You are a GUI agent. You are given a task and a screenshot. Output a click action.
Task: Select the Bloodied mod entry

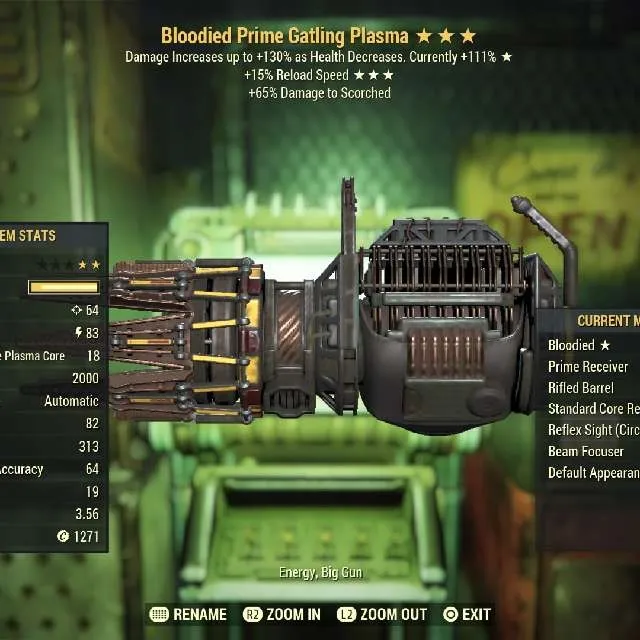pos(580,345)
